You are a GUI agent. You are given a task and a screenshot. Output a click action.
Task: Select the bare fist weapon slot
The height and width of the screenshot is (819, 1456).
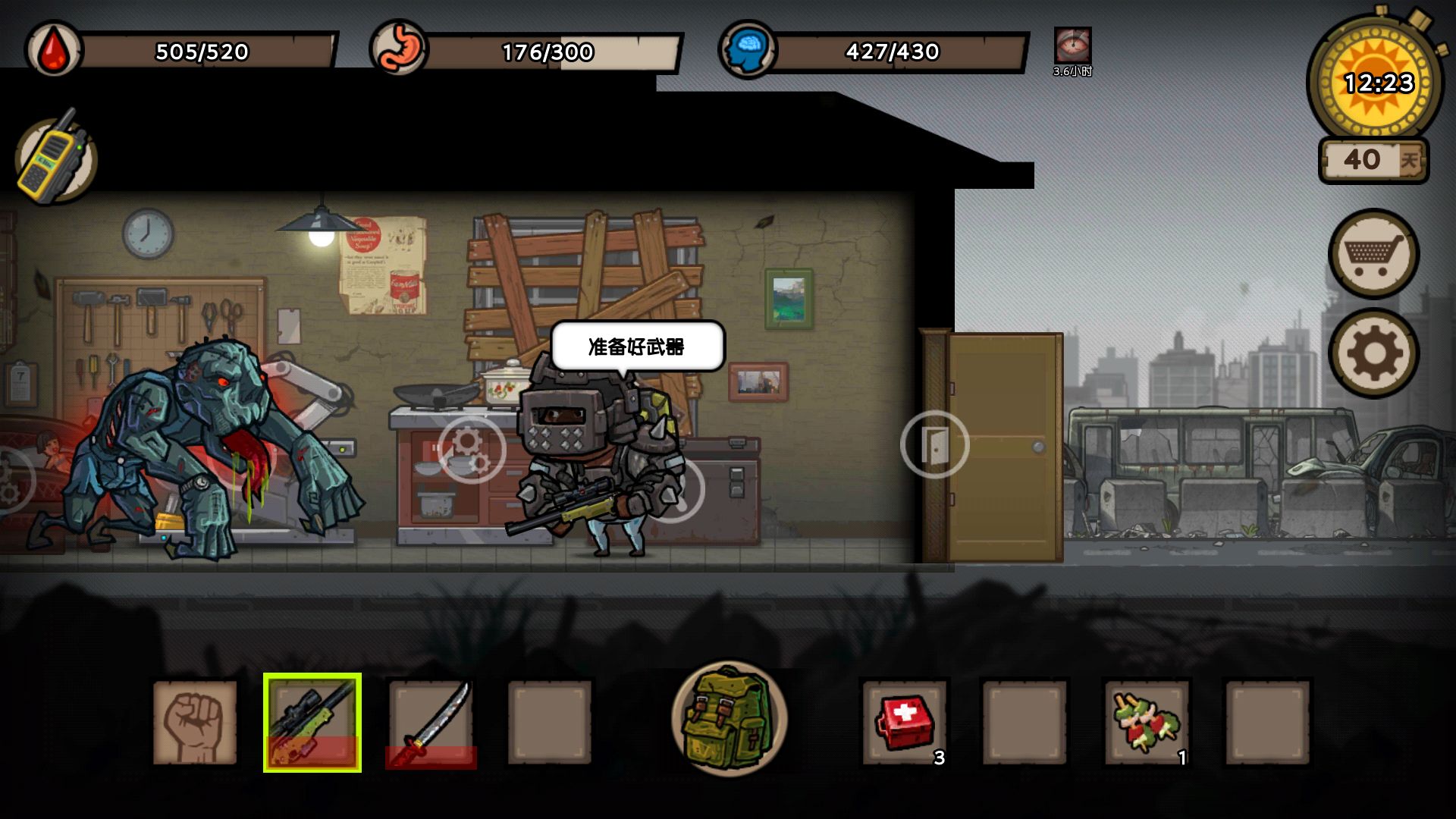click(195, 722)
